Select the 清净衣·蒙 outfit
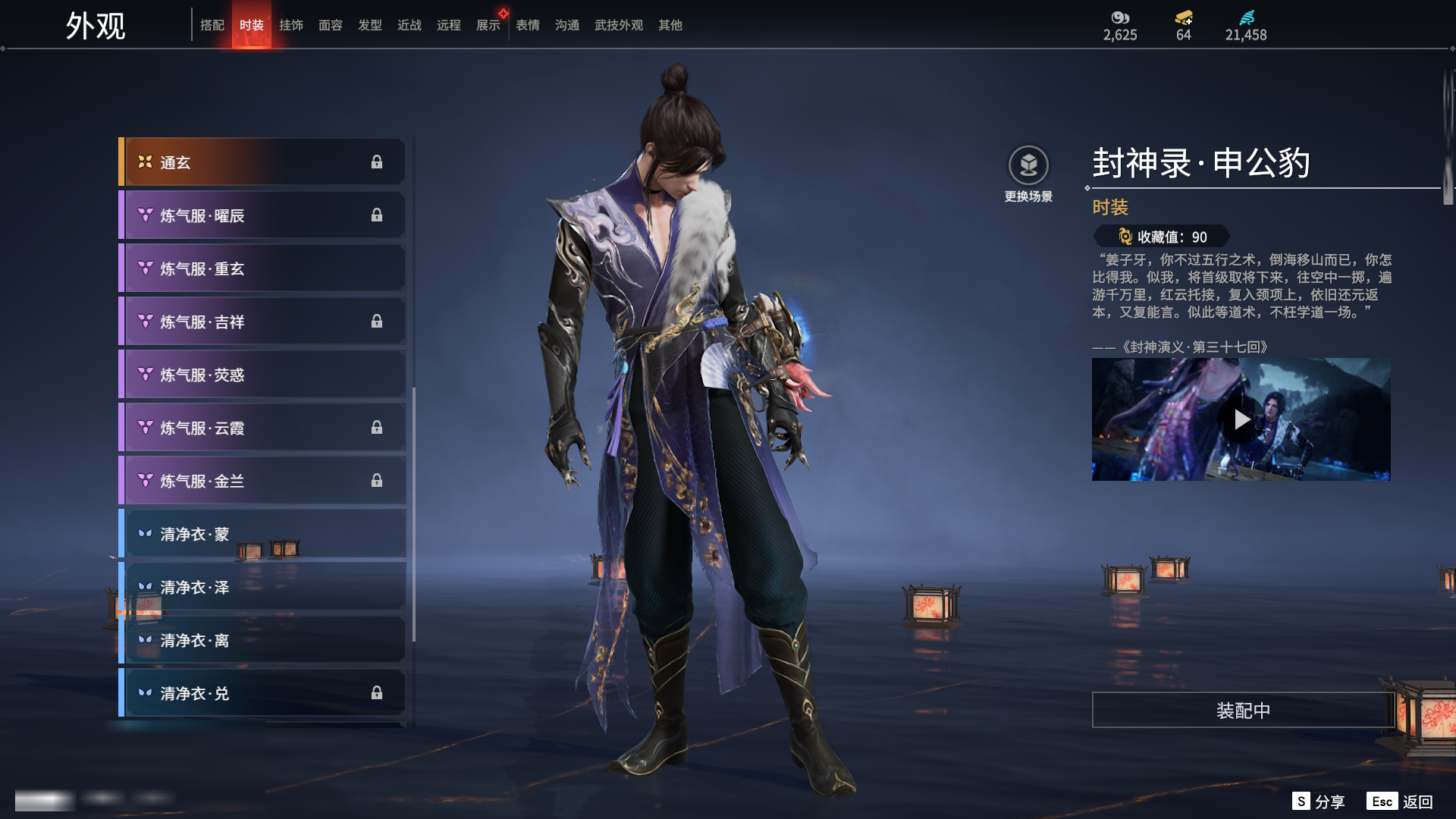 262,534
